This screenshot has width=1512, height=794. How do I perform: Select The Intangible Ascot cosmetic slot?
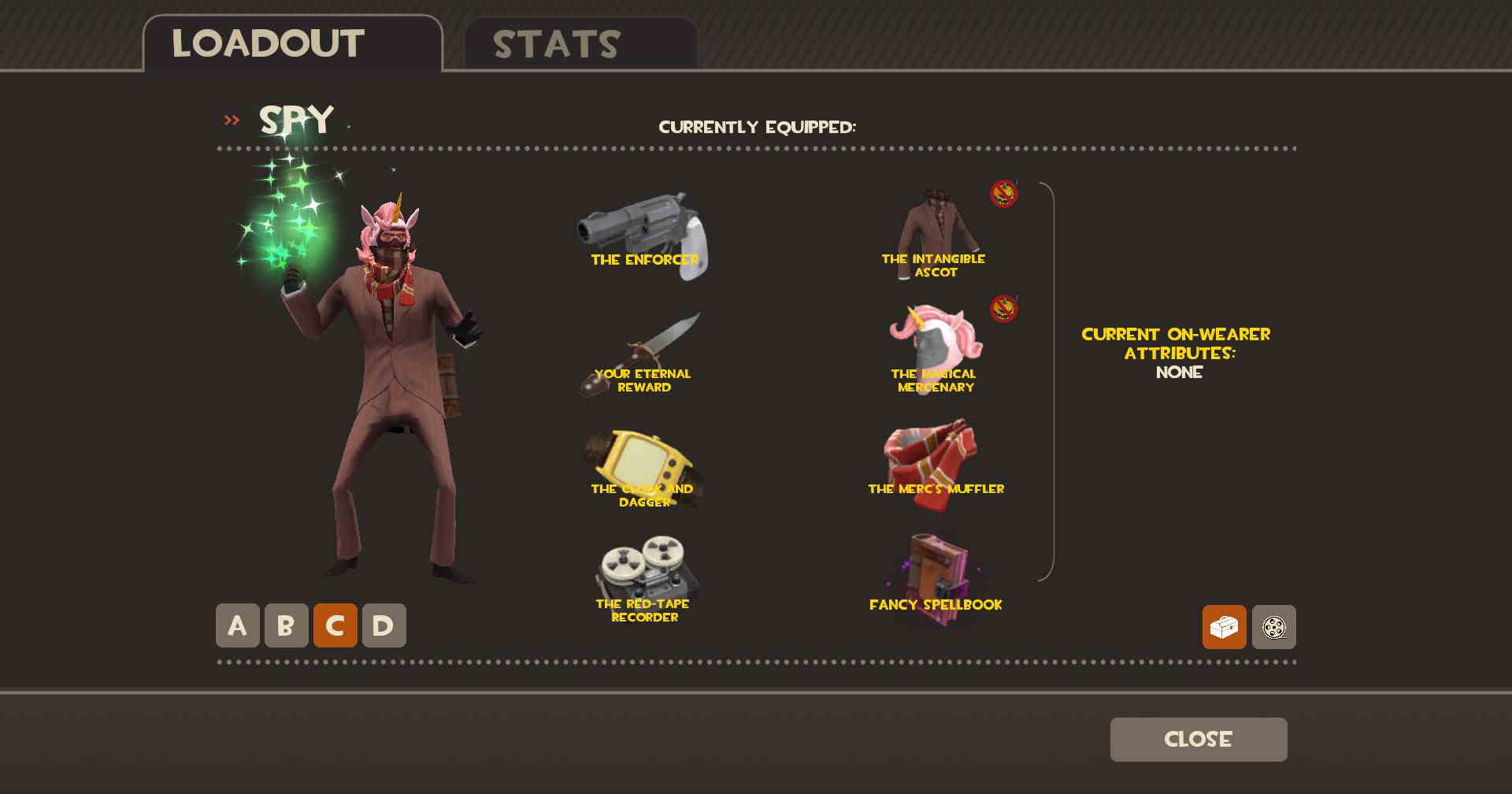[x=935, y=235]
